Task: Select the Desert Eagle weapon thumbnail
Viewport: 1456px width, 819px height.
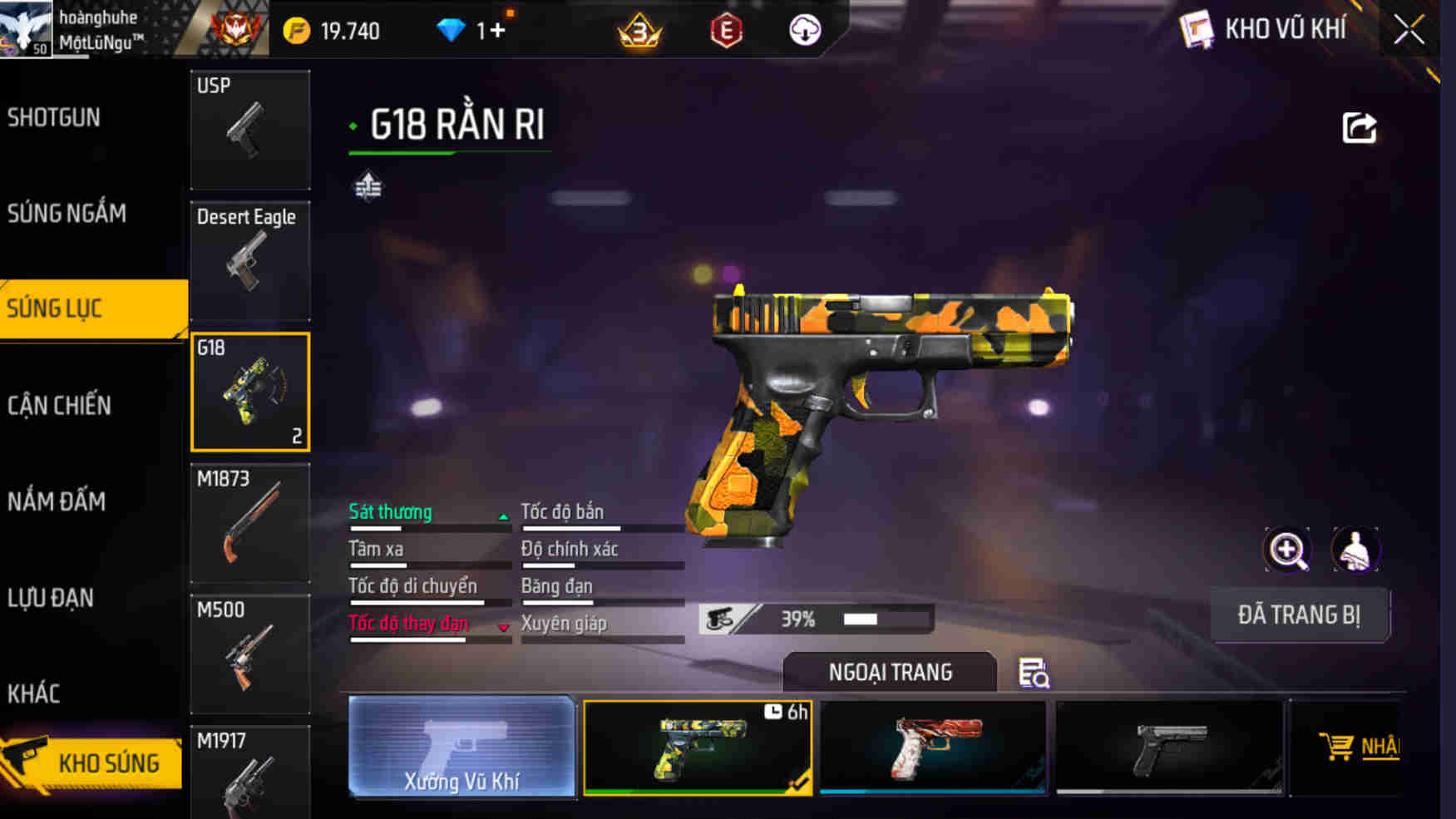Action: [249, 260]
